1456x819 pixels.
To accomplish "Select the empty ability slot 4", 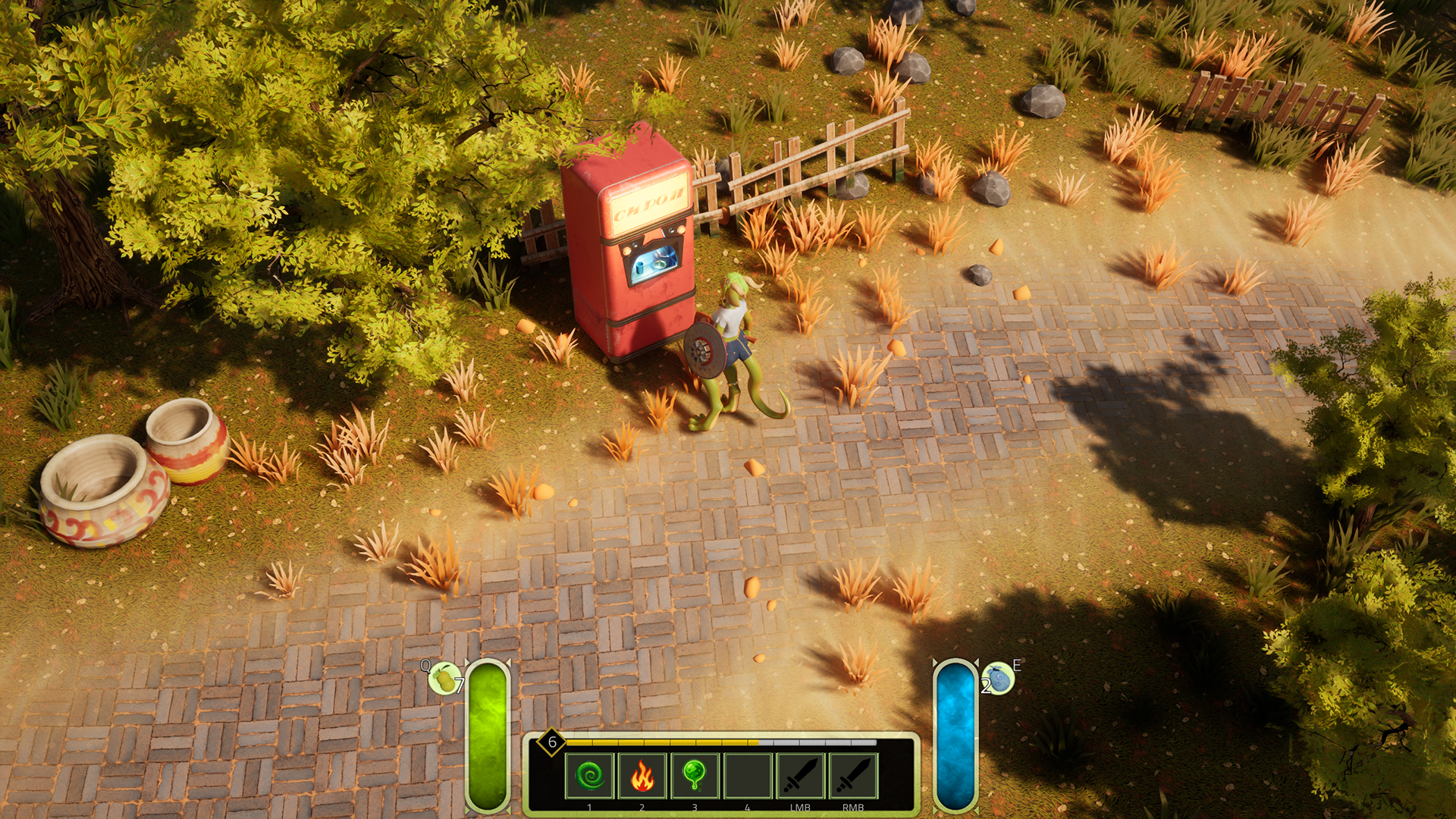I will point(748,776).
